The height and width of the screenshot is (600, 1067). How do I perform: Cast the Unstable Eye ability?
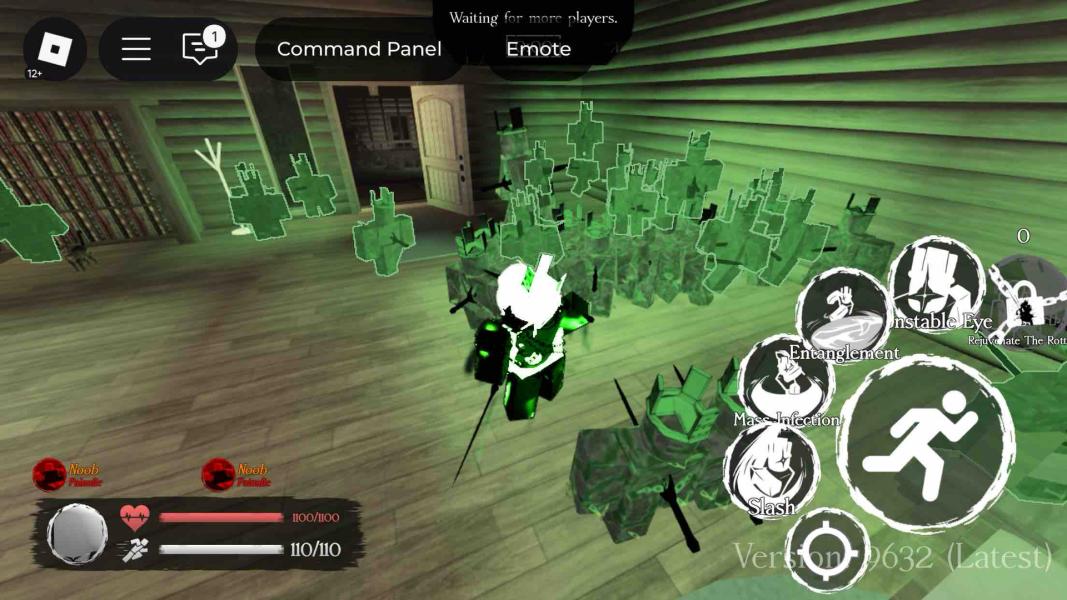[x=936, y=283]
